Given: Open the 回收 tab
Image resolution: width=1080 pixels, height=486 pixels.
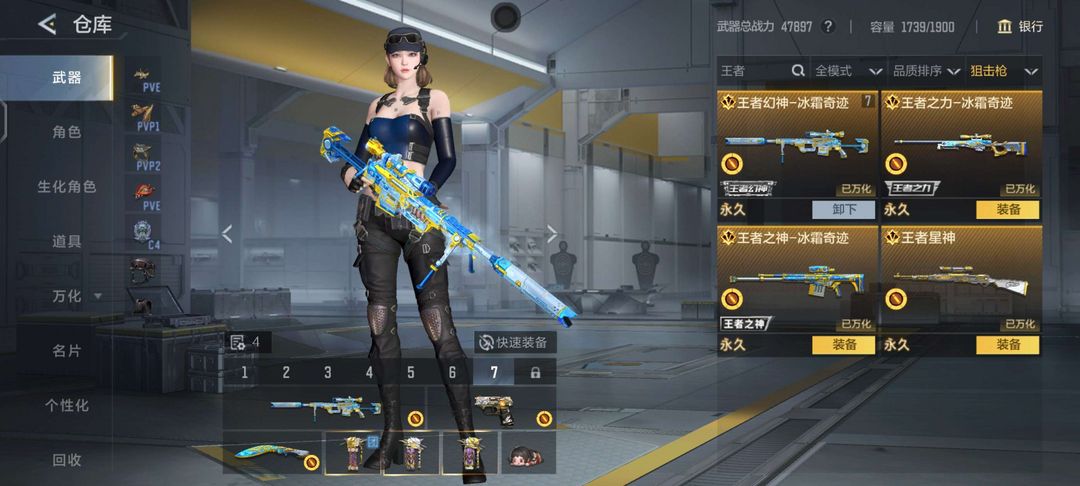Looking at the screenshot, I should [66, 460].
